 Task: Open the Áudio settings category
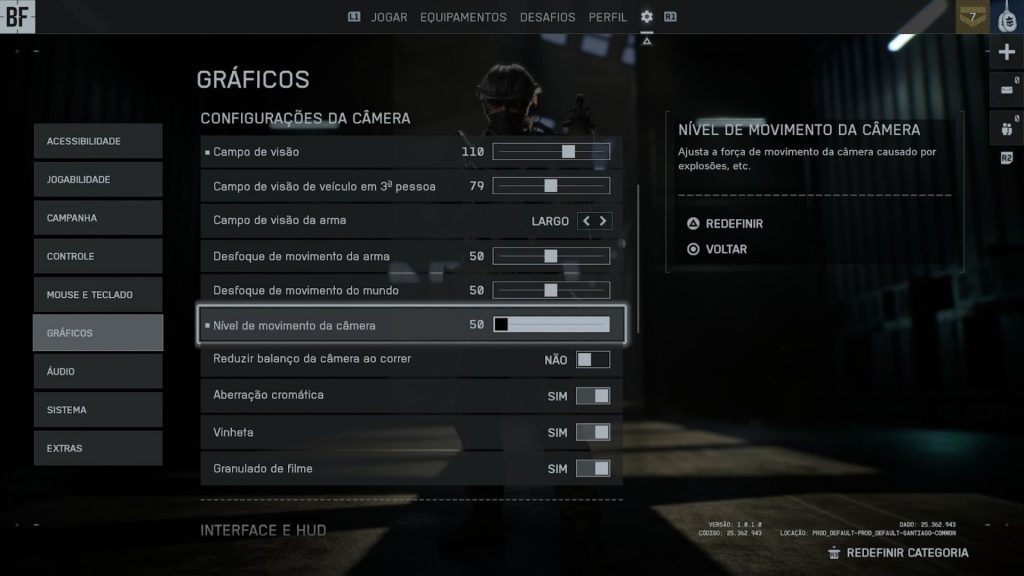click(x=97, y=372)
